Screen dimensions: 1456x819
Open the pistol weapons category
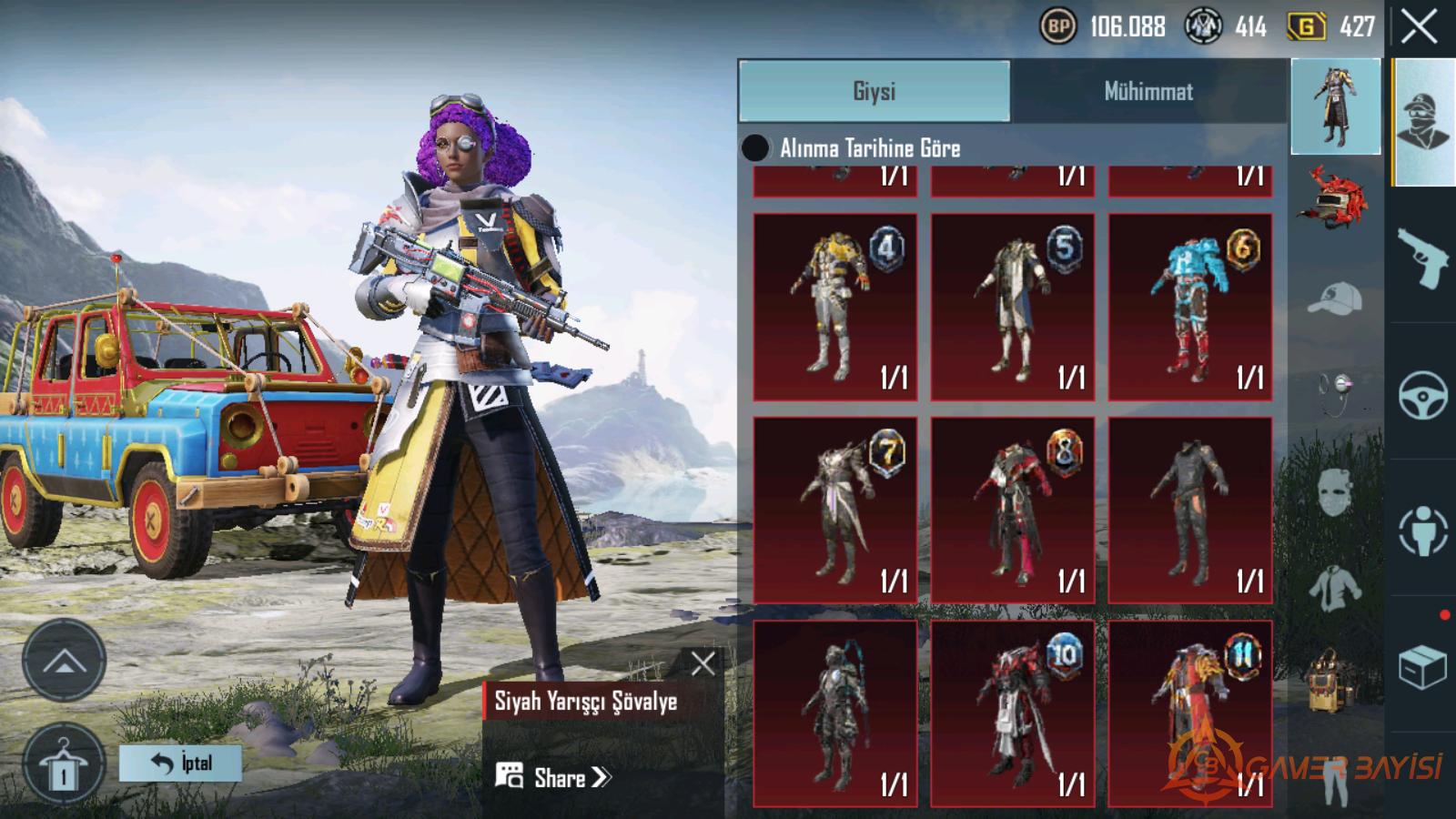tap(1422, 257)
